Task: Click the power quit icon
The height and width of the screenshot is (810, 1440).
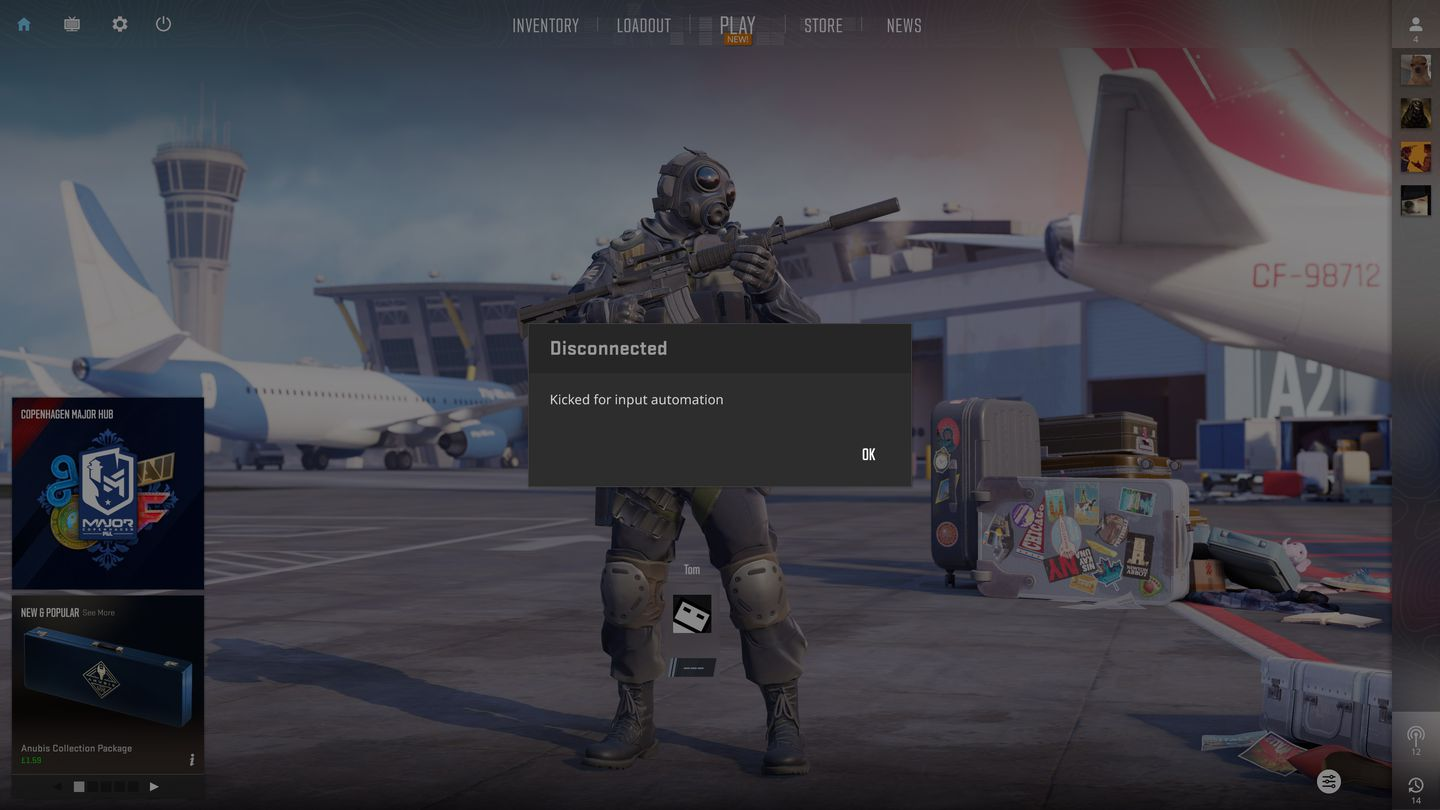Action: click(x=164, y=24)
